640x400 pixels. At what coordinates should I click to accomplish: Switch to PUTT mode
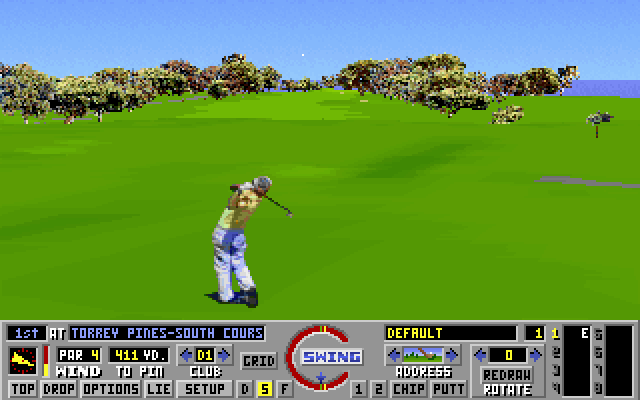pos(449,388)
